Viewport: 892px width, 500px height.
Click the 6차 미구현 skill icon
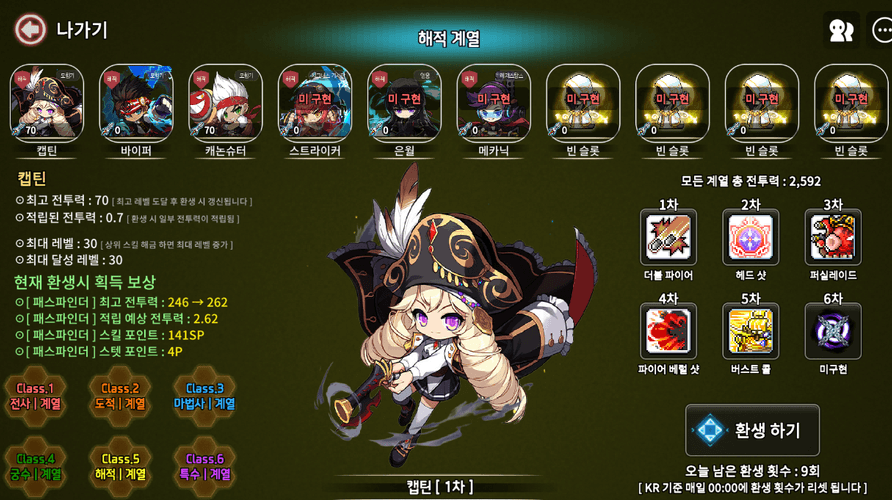tap(833, 333)
